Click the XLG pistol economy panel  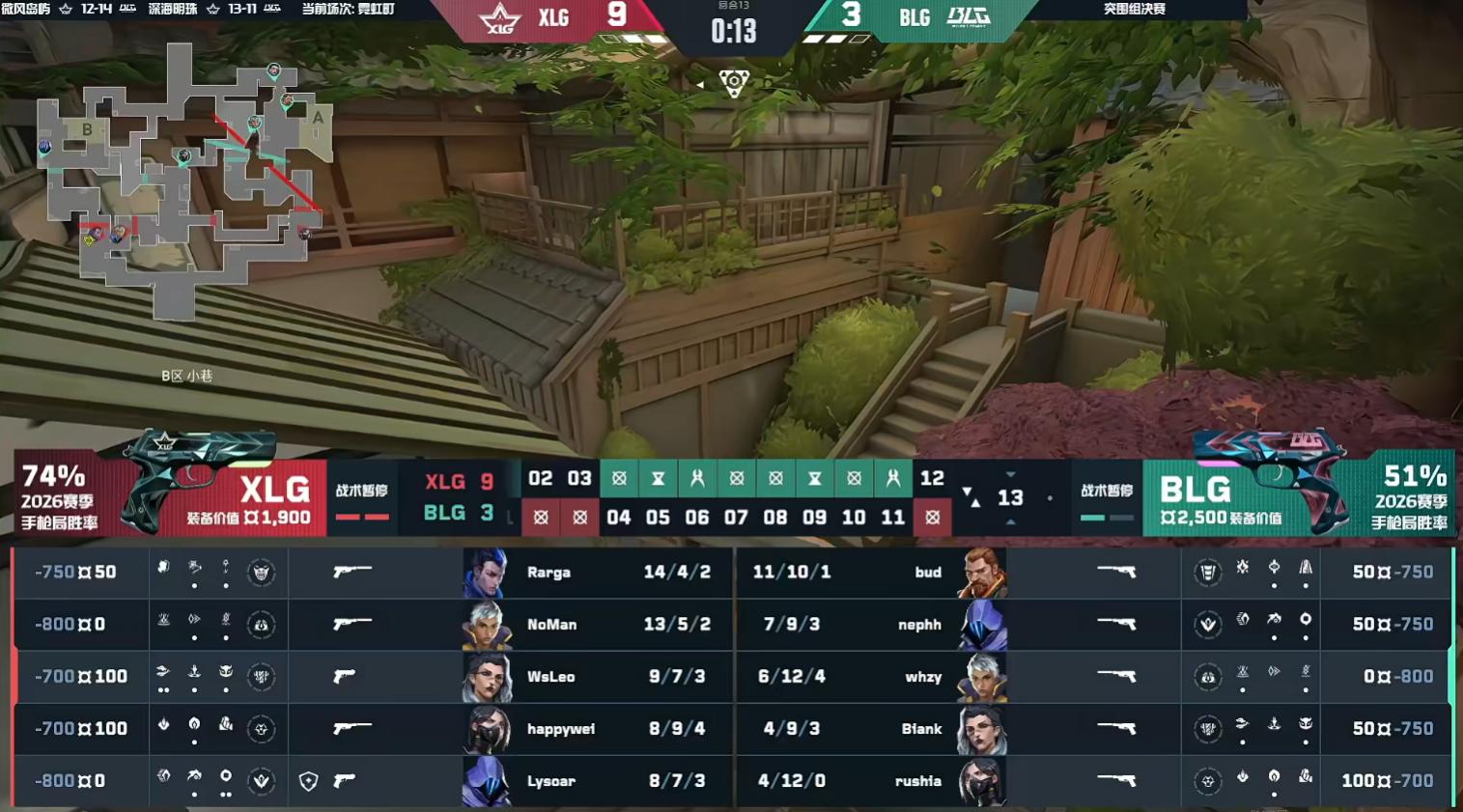(x=169, y=493)
